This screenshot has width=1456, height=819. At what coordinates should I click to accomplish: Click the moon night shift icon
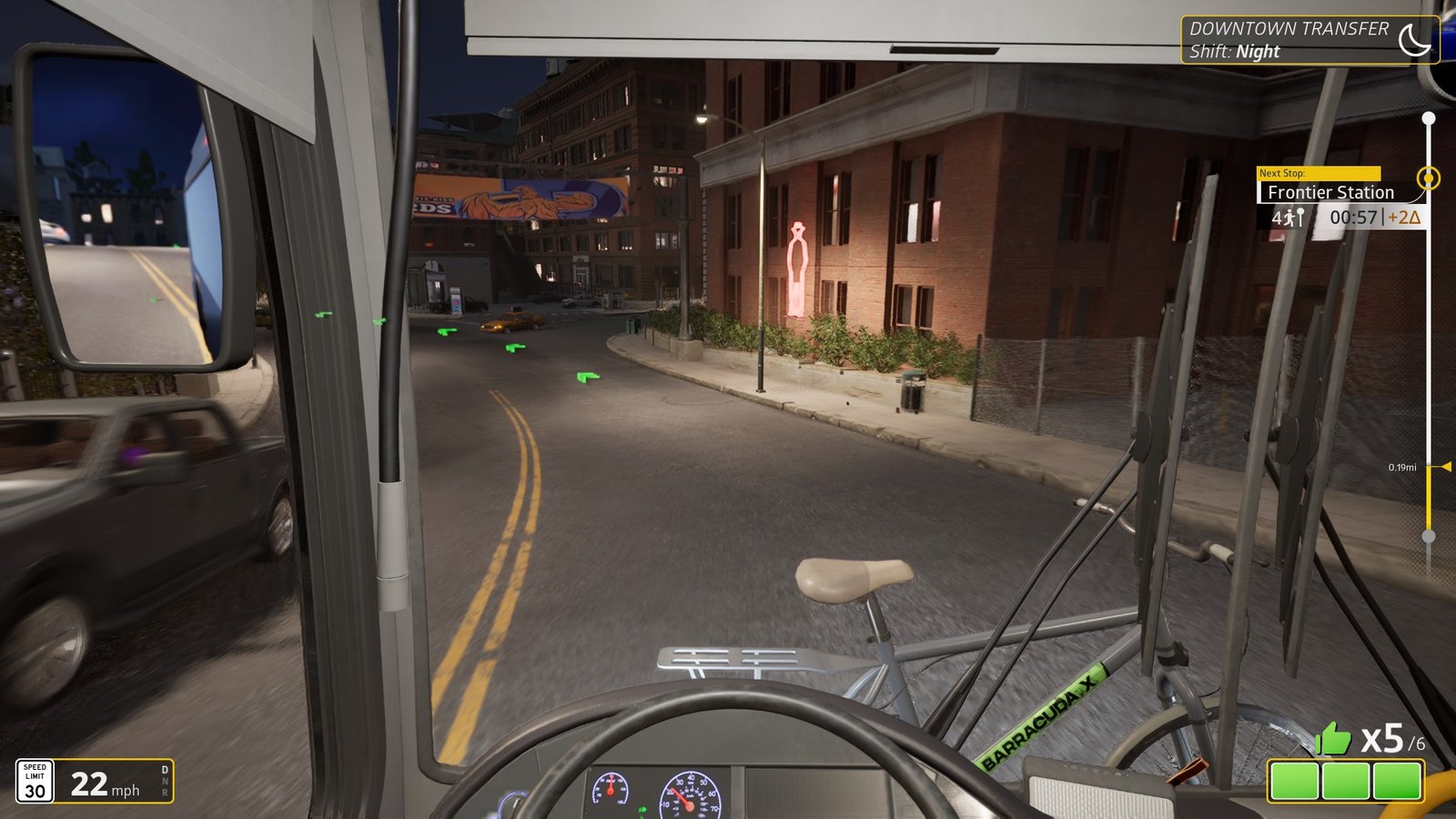(x=1413, y=40)
